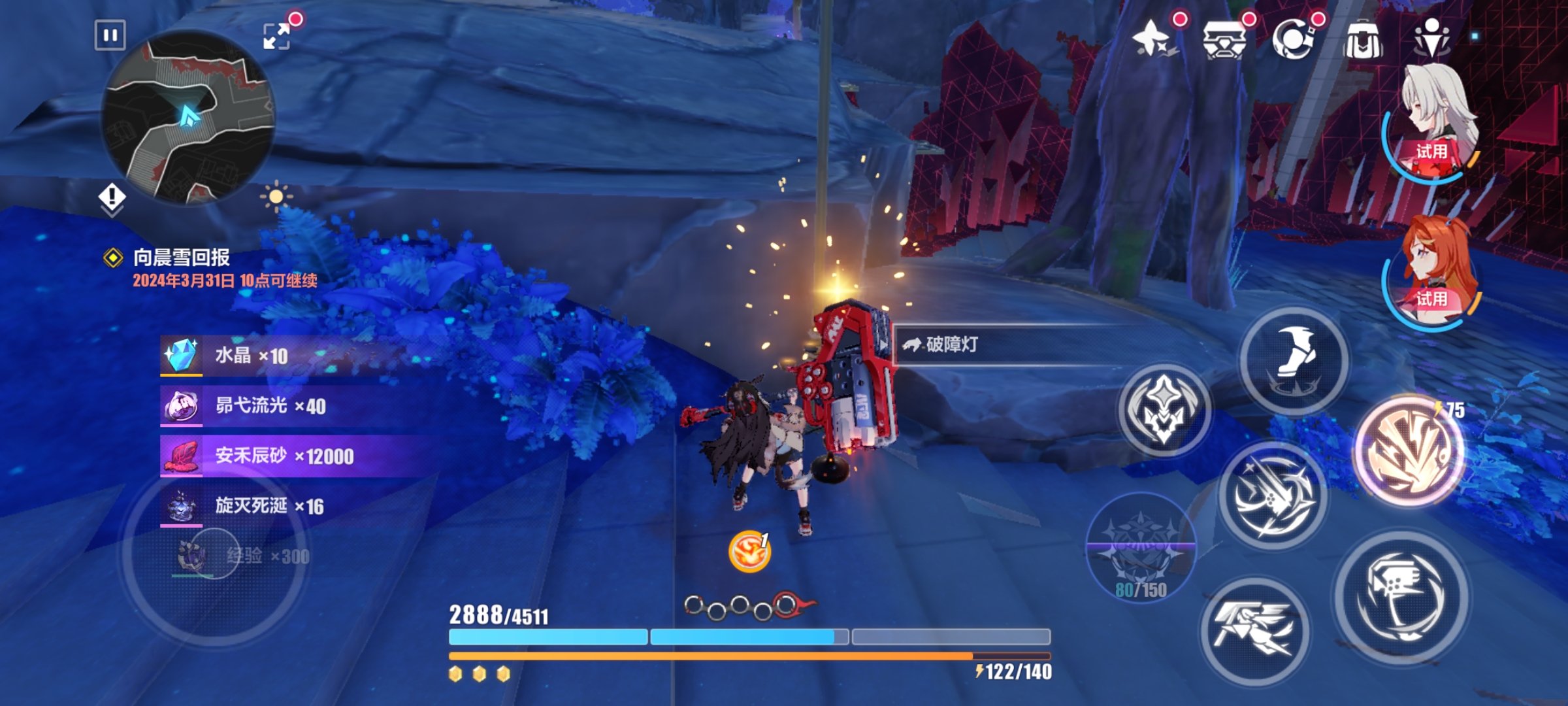Switch to the white-haired trial character
Viewport: 1568px width, 706px height.
[1433, 121]
